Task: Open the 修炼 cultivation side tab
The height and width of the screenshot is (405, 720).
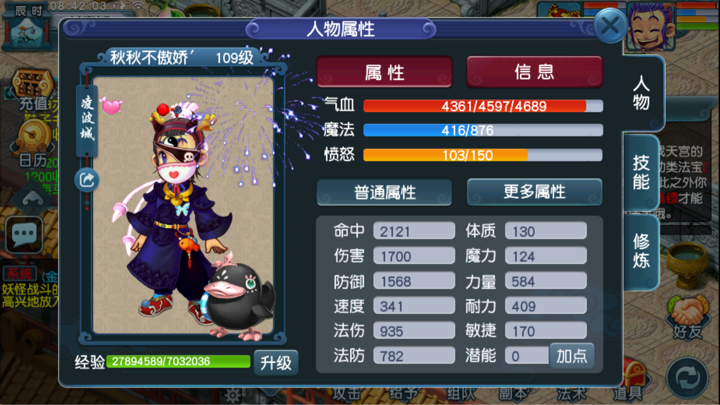Action: [x=641, y=247]
